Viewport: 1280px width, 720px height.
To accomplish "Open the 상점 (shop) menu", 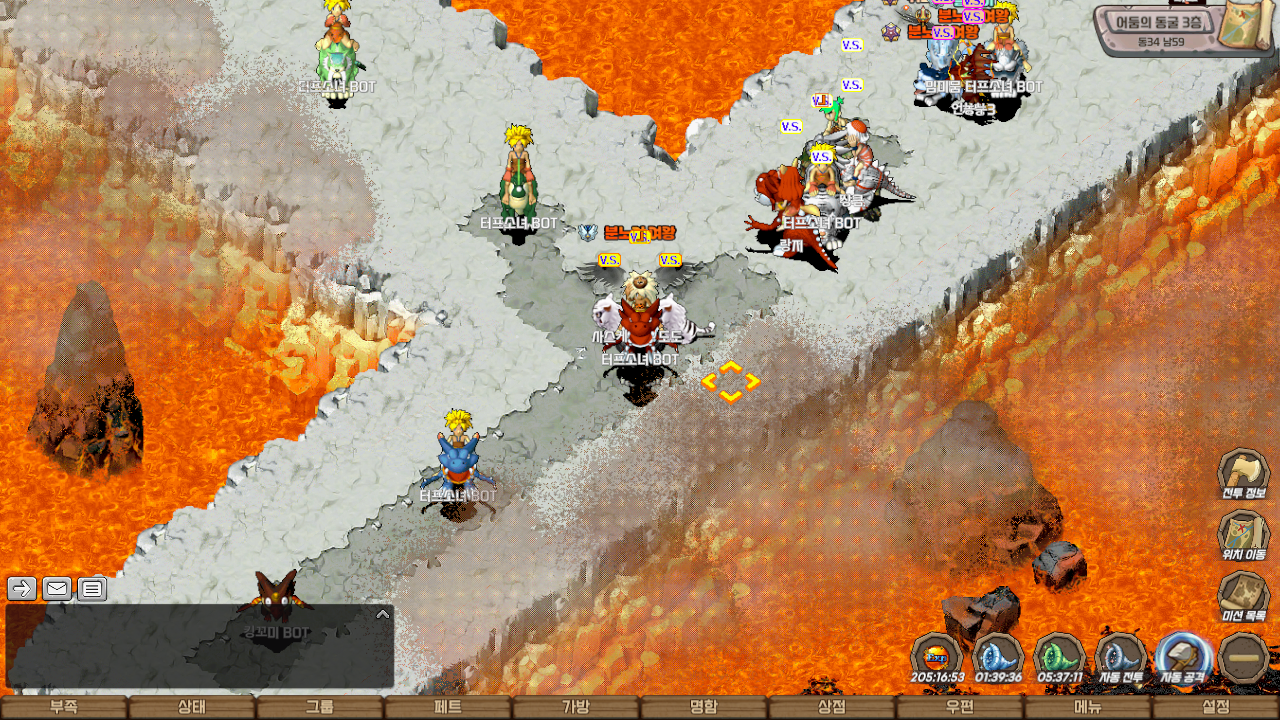I will tap(832, 707).
